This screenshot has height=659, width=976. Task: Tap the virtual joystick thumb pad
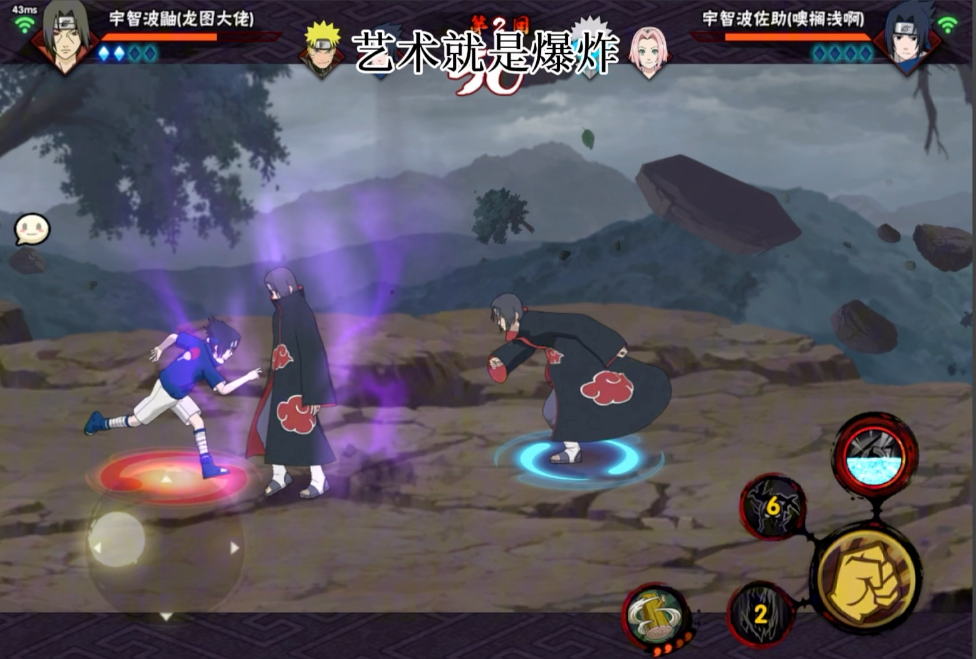[x=117, y=539]
